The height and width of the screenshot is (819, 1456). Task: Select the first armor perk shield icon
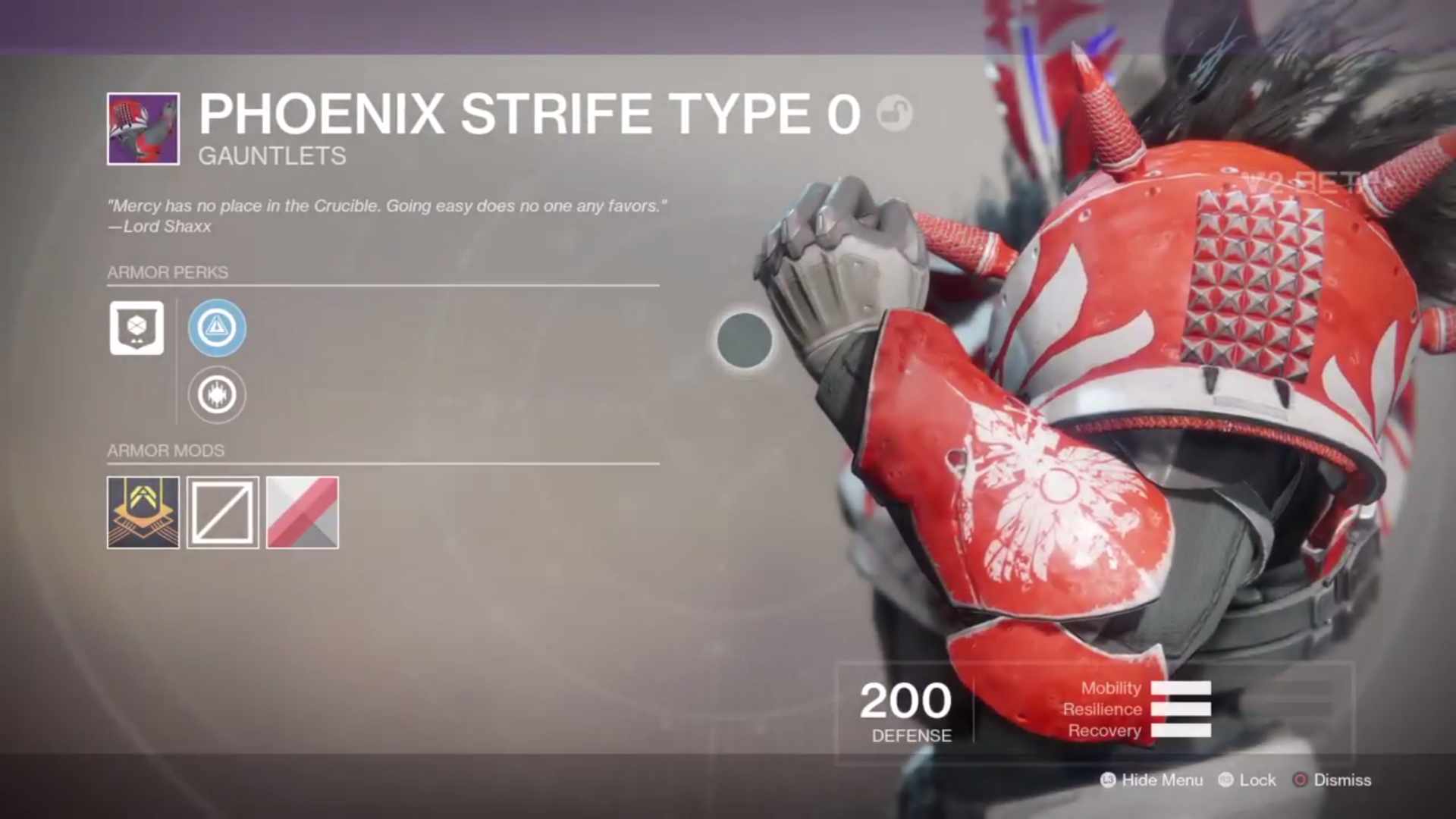point(136,328)
